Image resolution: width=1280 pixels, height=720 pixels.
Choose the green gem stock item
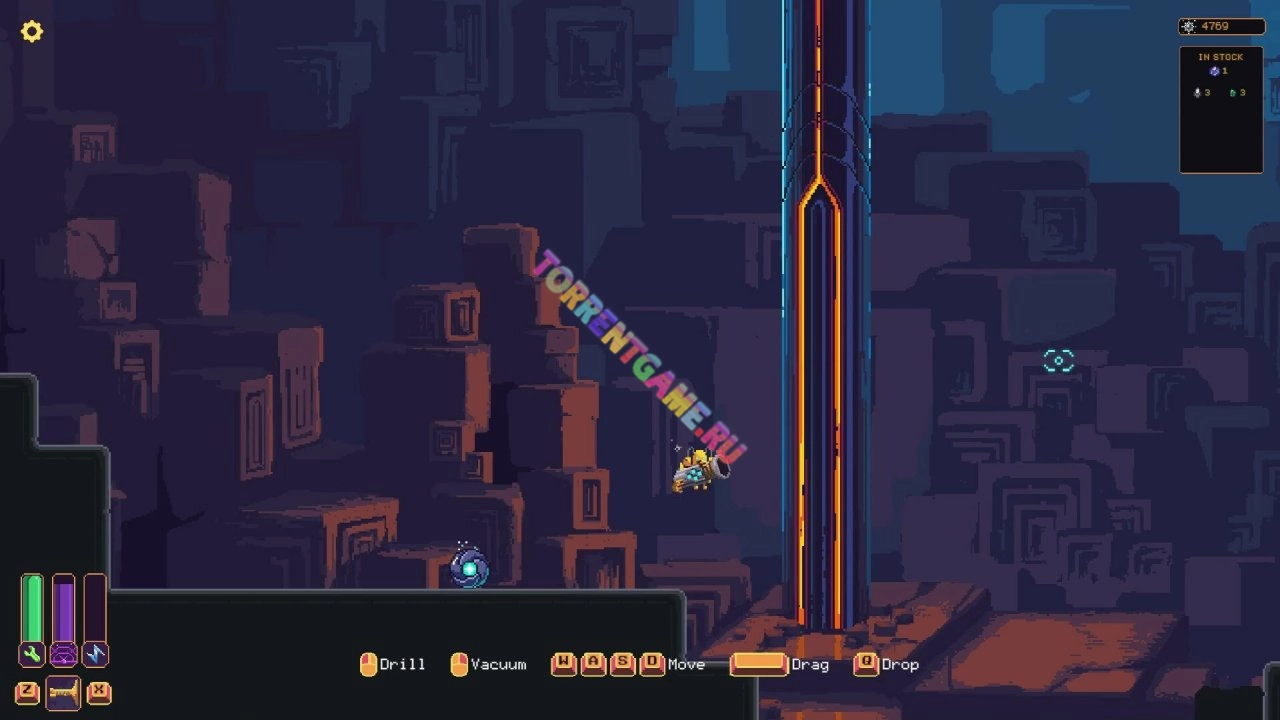(x=1232, y=93)
